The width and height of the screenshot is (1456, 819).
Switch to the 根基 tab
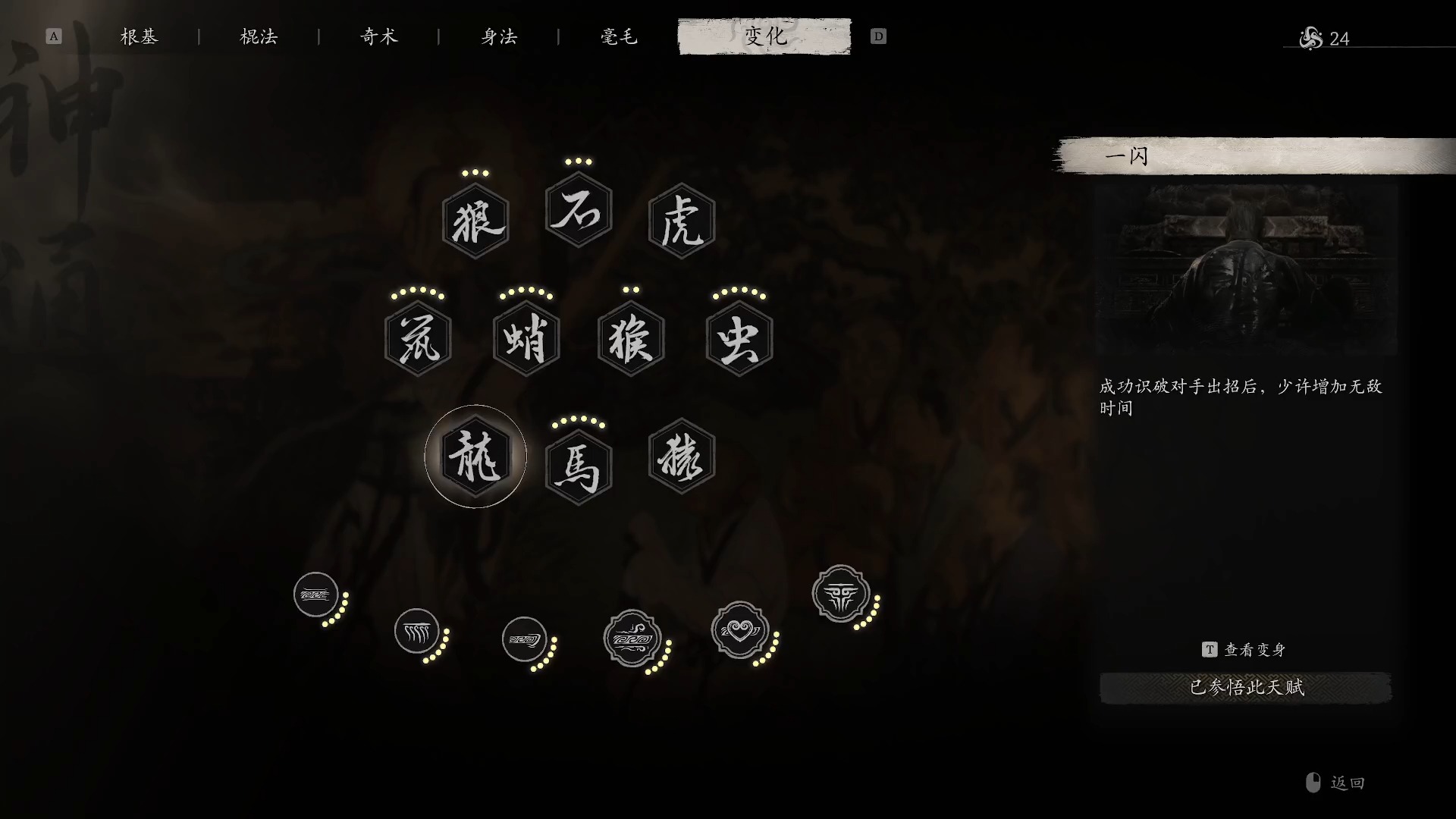coord(139,36)
